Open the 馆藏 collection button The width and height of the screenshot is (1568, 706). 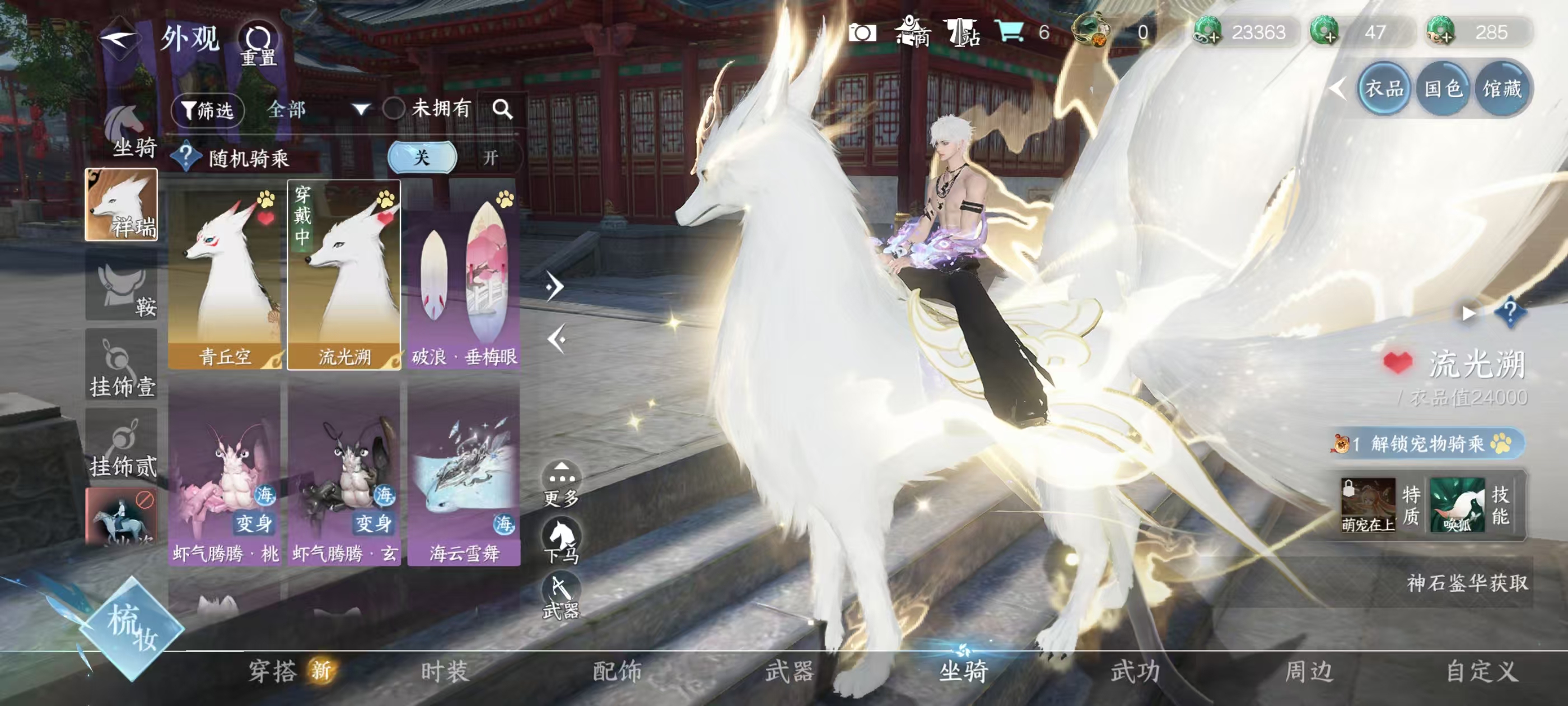click(x=1501, y=90)
